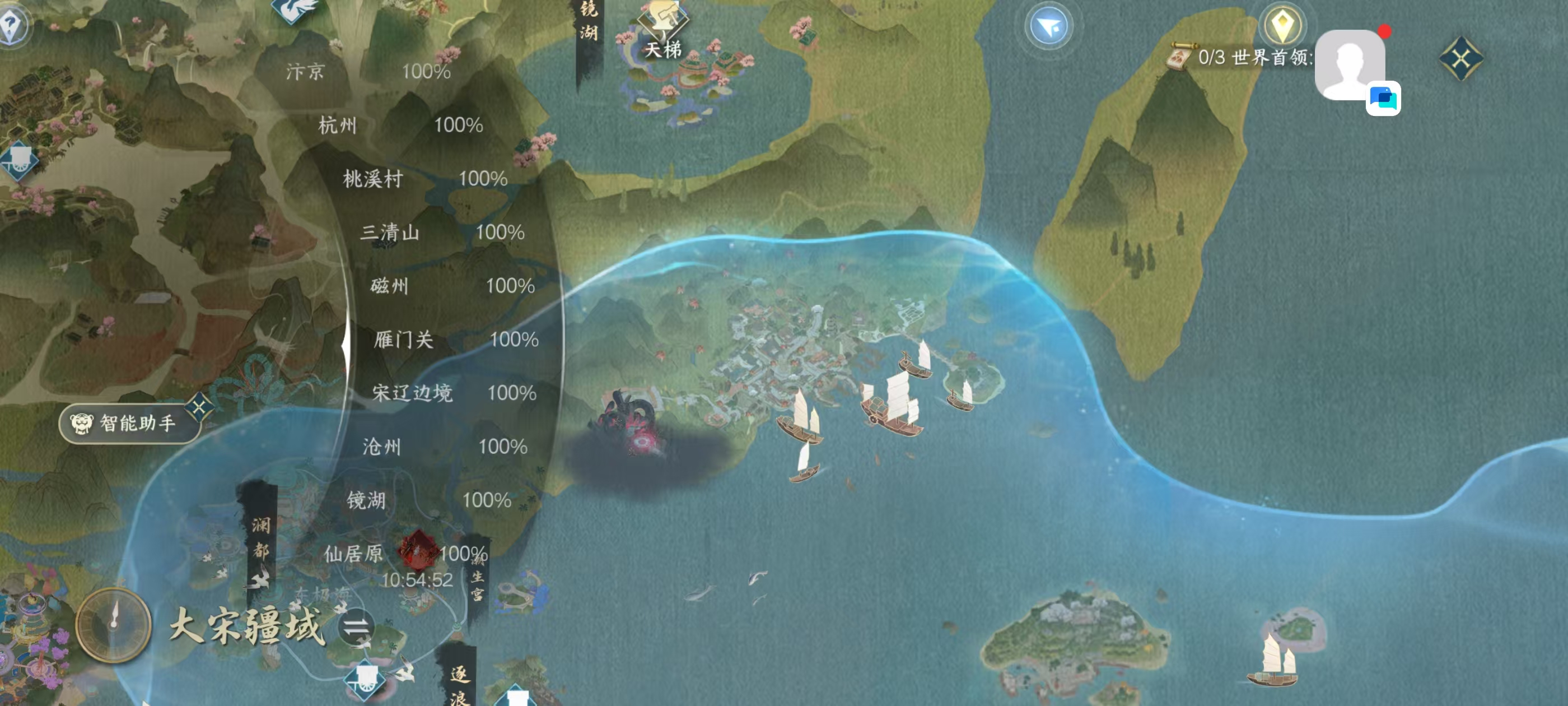The height and width of the screenshot is (706, 1568).
Task: Locate my position with blue arrow icon
Action: pos(1048,27)
